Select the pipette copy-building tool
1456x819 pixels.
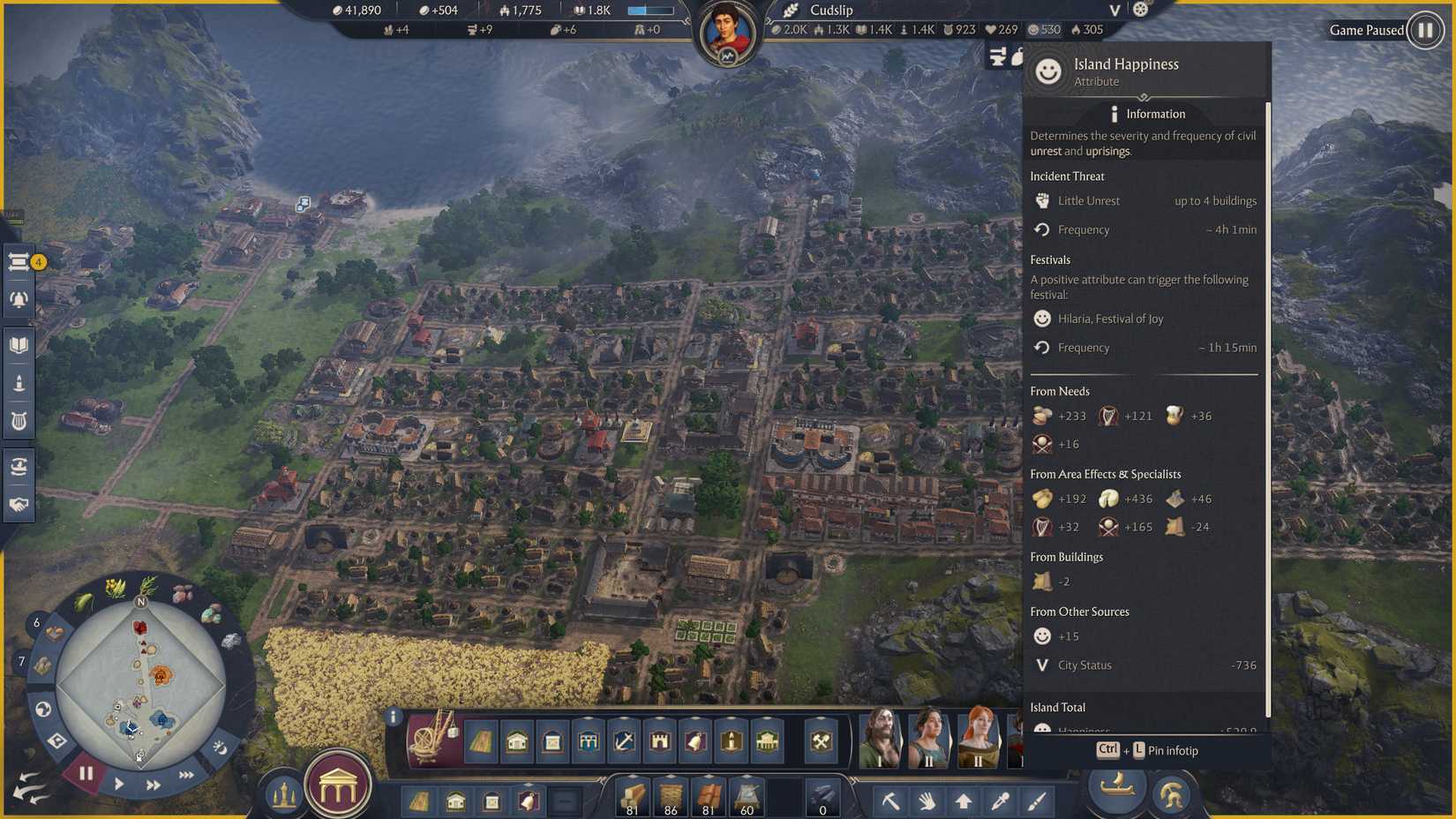(999, 801)
